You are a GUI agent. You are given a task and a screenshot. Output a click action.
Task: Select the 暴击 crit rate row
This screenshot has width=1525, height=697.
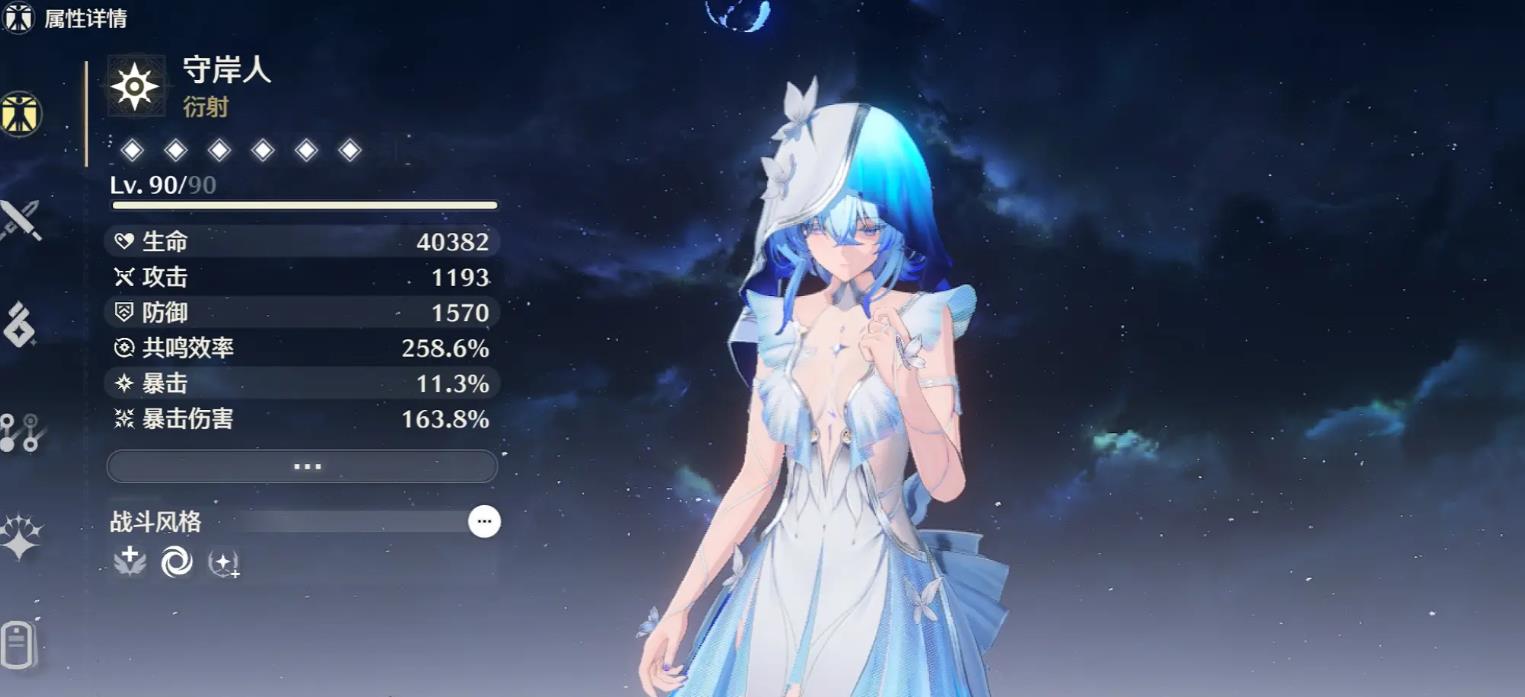pyautogui.click(x=302, y=383)
